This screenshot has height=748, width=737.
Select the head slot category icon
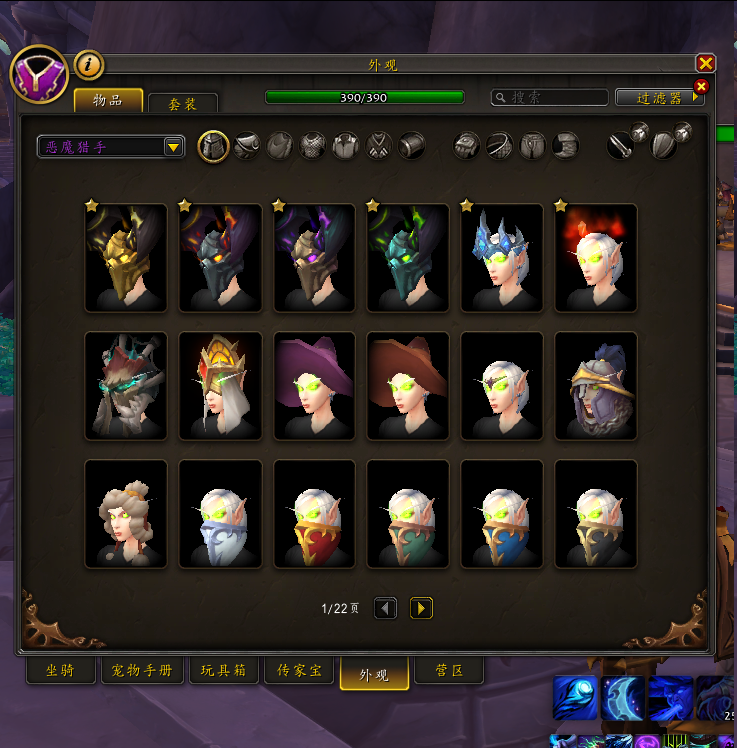212,146
